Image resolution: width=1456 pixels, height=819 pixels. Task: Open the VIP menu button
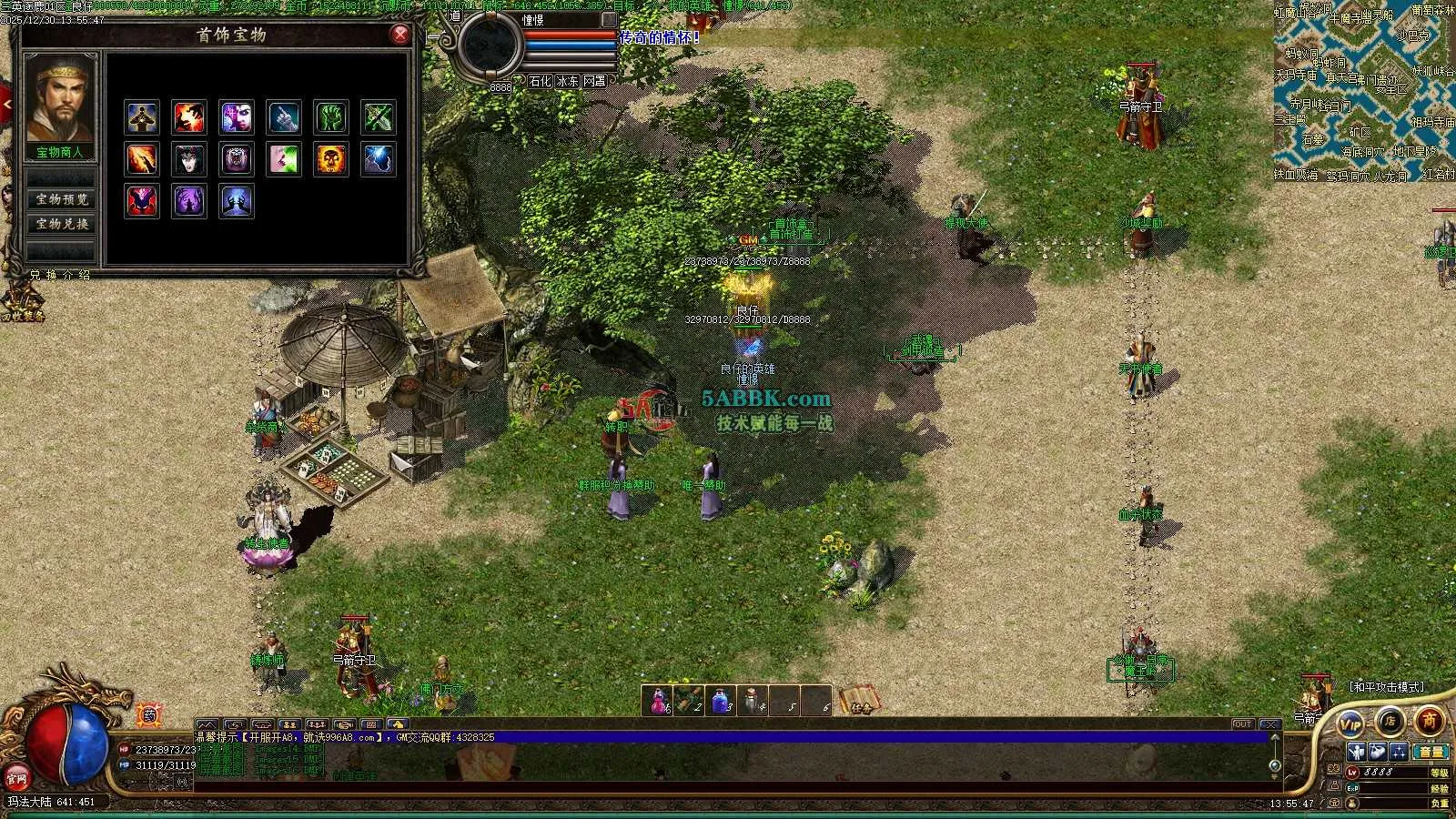(x=1350, y=724)
